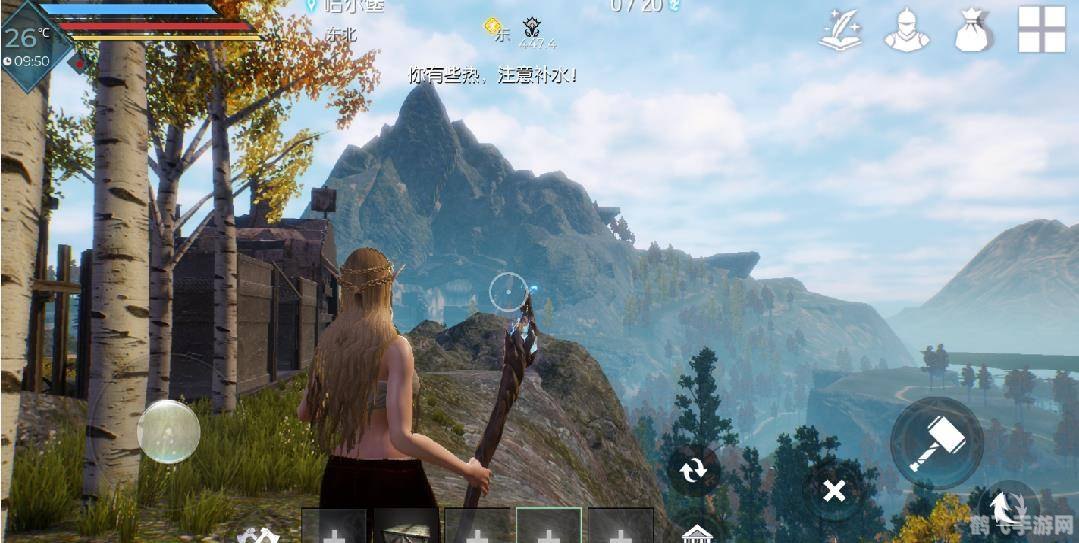Select the green-highlighted hotbar slot
The image size is (1079, 543).
548,527
